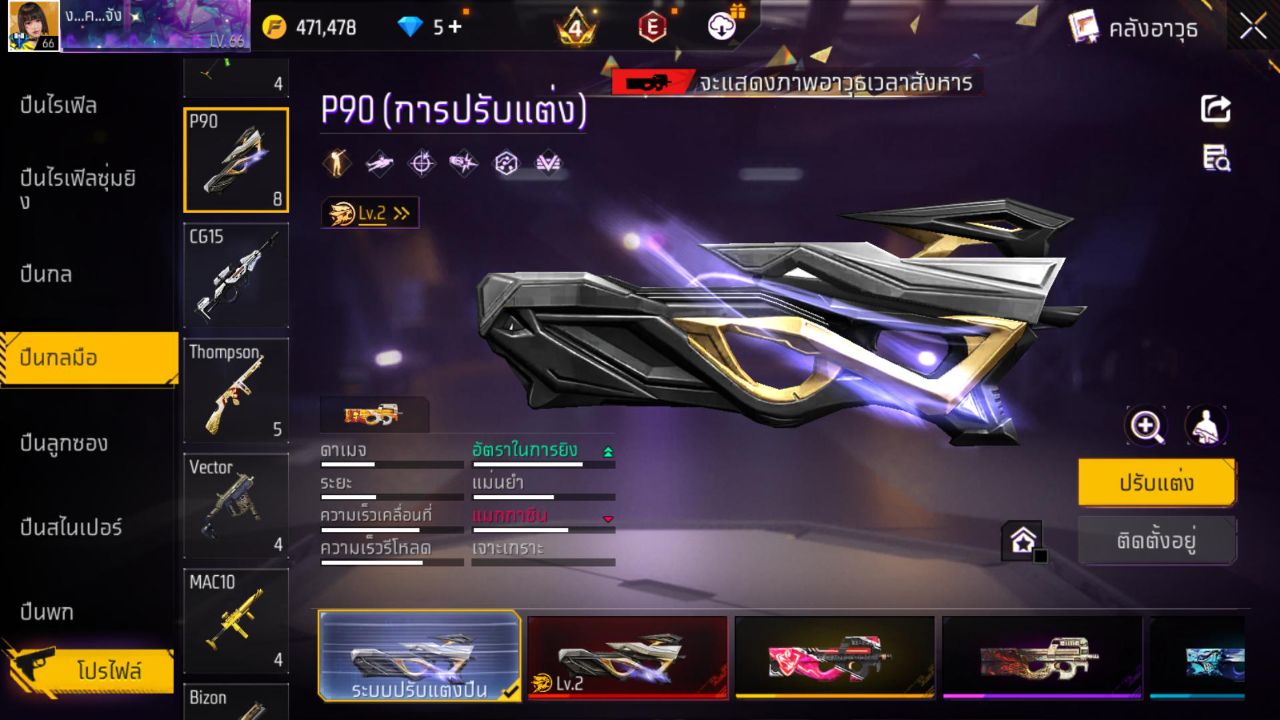Click the magnifier zoom icon near weapon preview

point(1146,425)
